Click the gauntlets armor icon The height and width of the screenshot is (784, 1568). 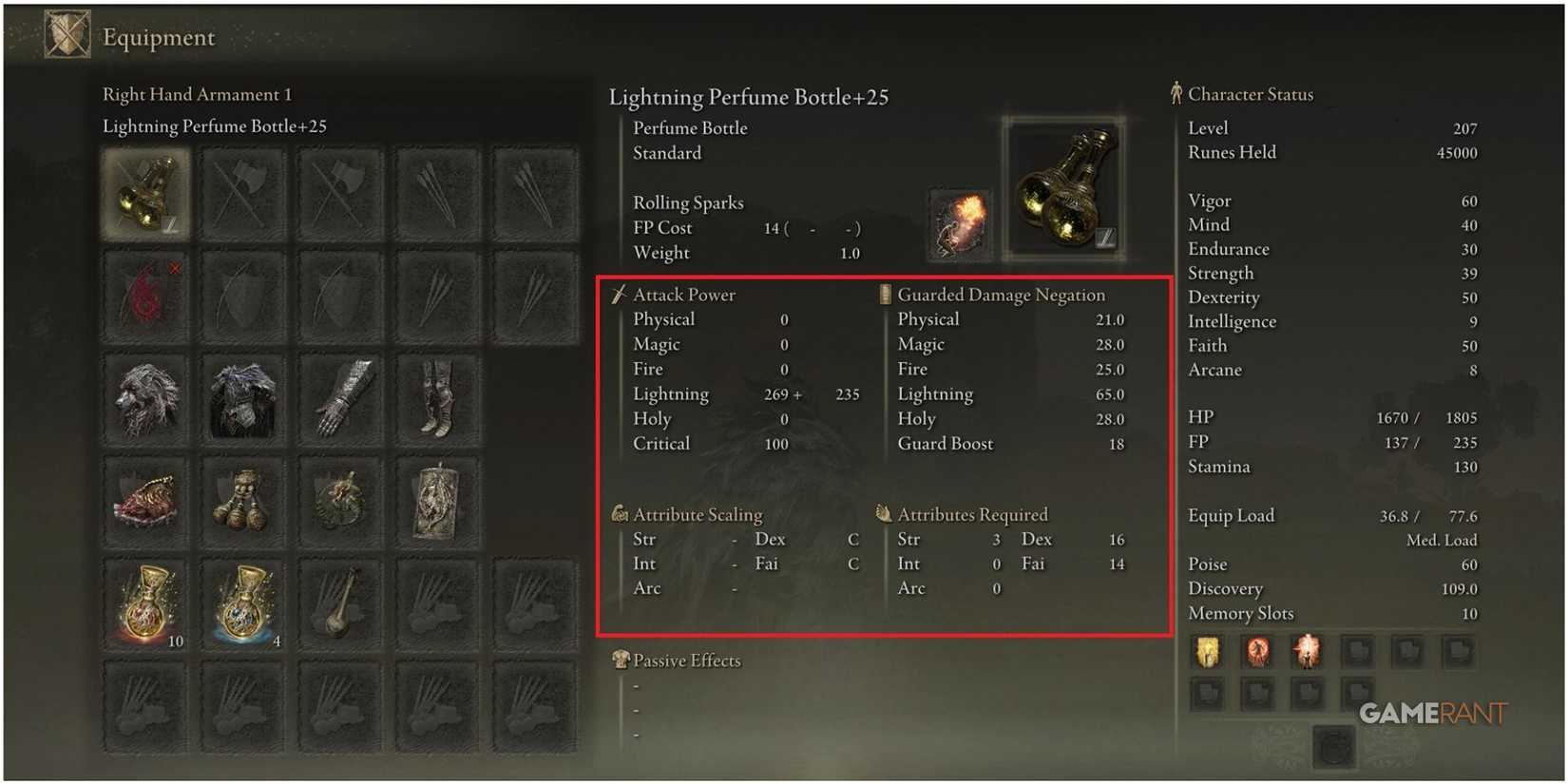click(x=340, y=399)
